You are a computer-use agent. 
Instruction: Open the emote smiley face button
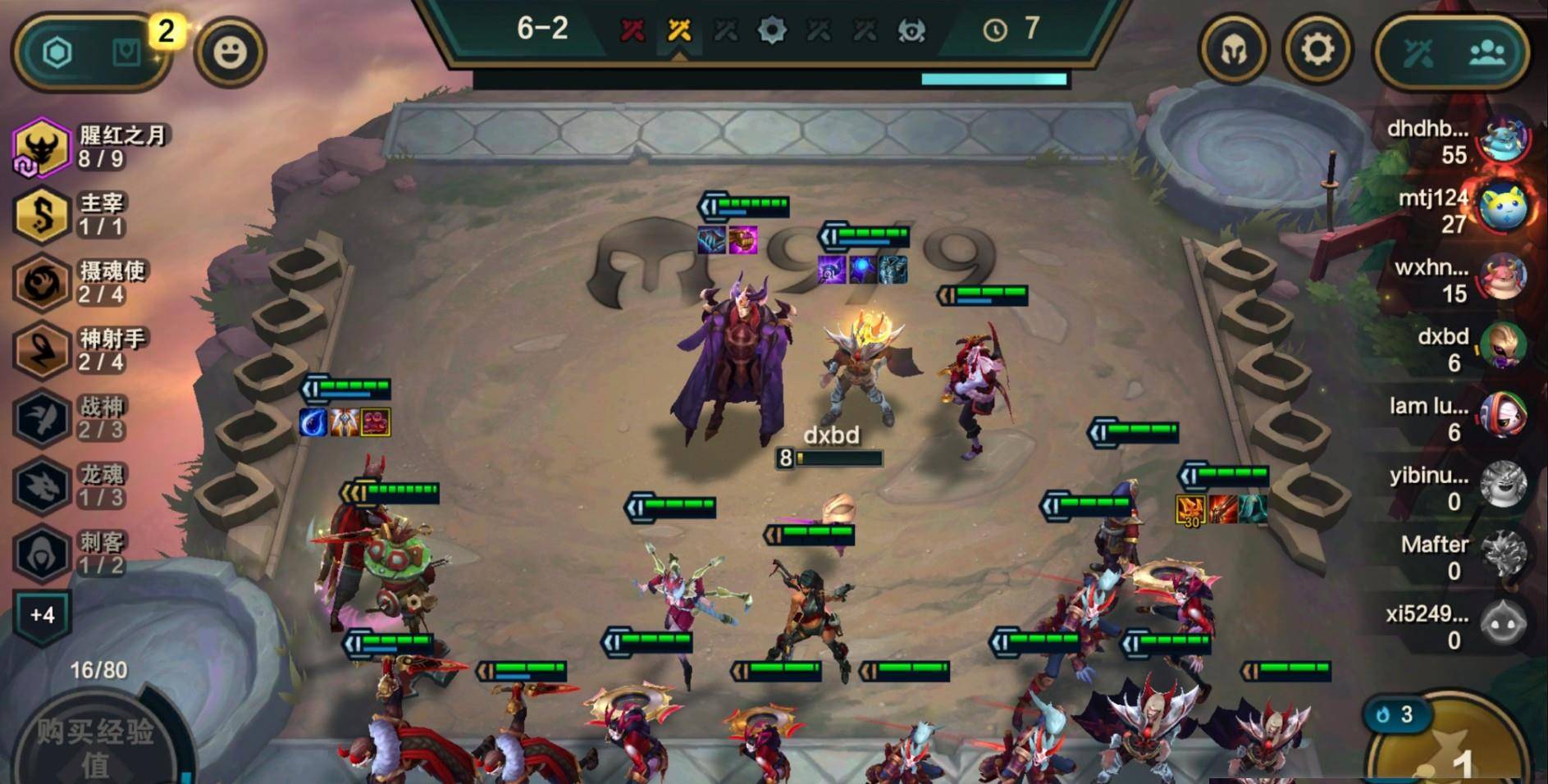230,52
